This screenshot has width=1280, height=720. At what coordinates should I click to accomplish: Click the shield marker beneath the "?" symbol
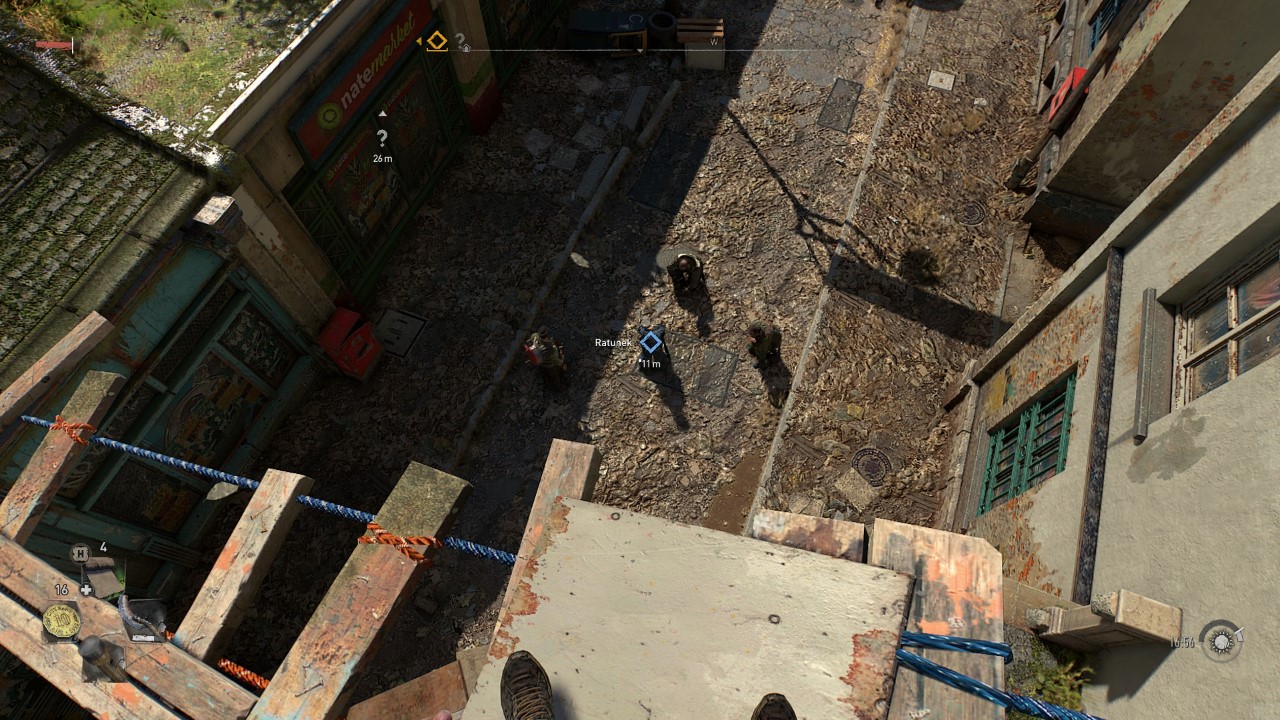tap(466, 47)
